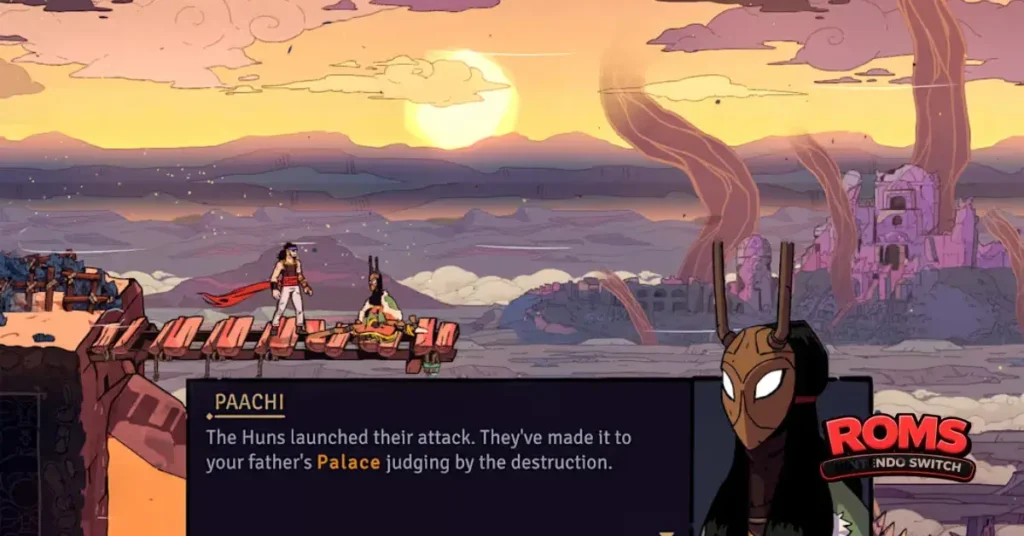Click the highlighted word Palace in the dialogue
The height and width of the screenshot is (536, 1024).
coord(348,463)
